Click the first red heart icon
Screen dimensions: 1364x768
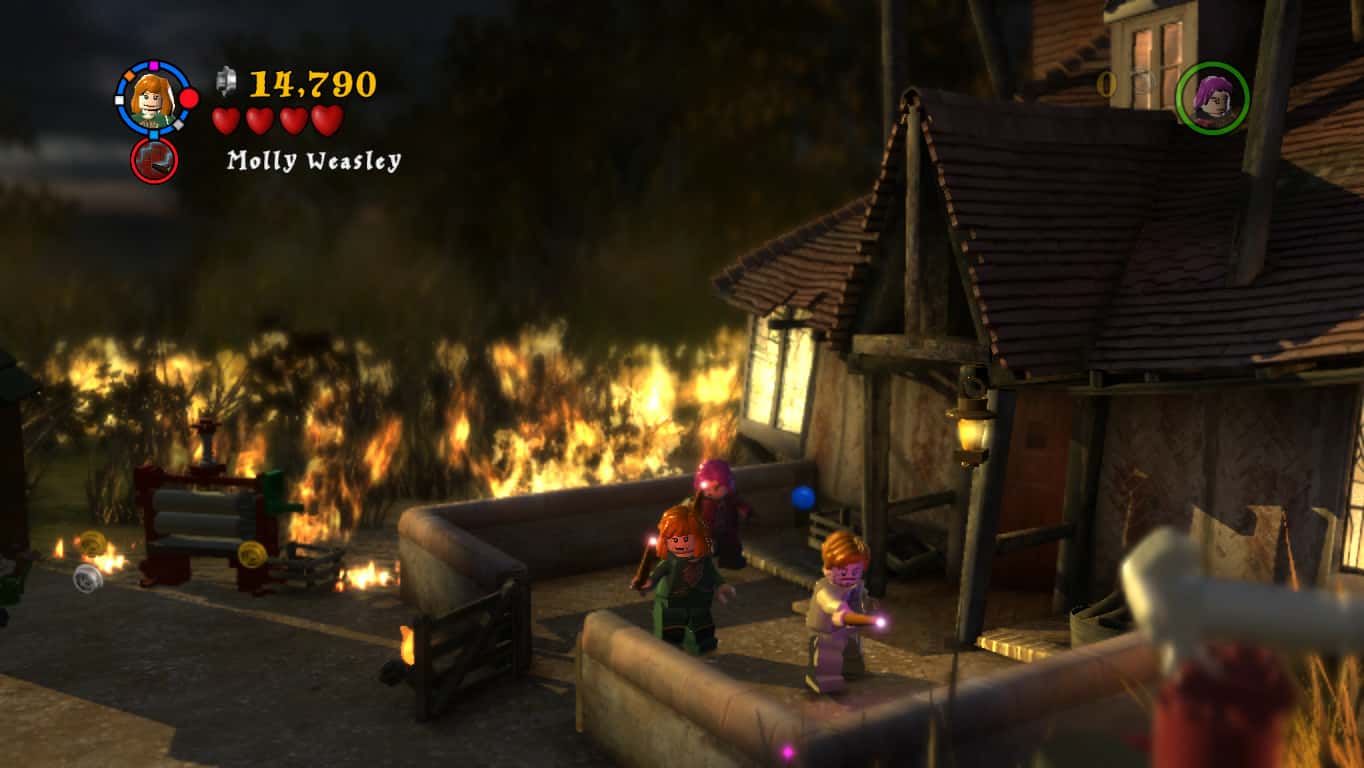tap(226, 118)
